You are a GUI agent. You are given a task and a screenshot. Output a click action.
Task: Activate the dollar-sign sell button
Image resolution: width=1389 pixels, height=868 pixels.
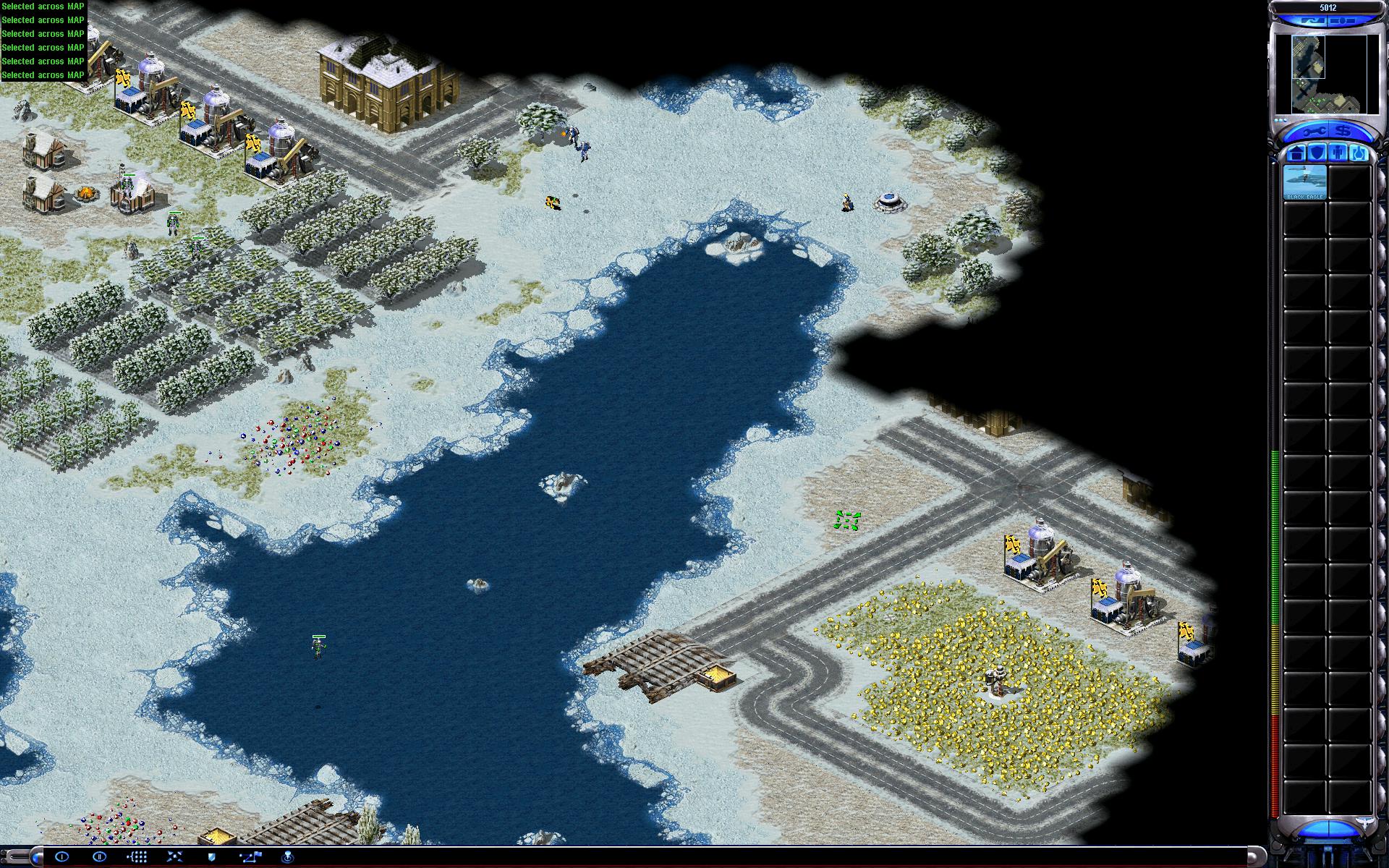1343,132
